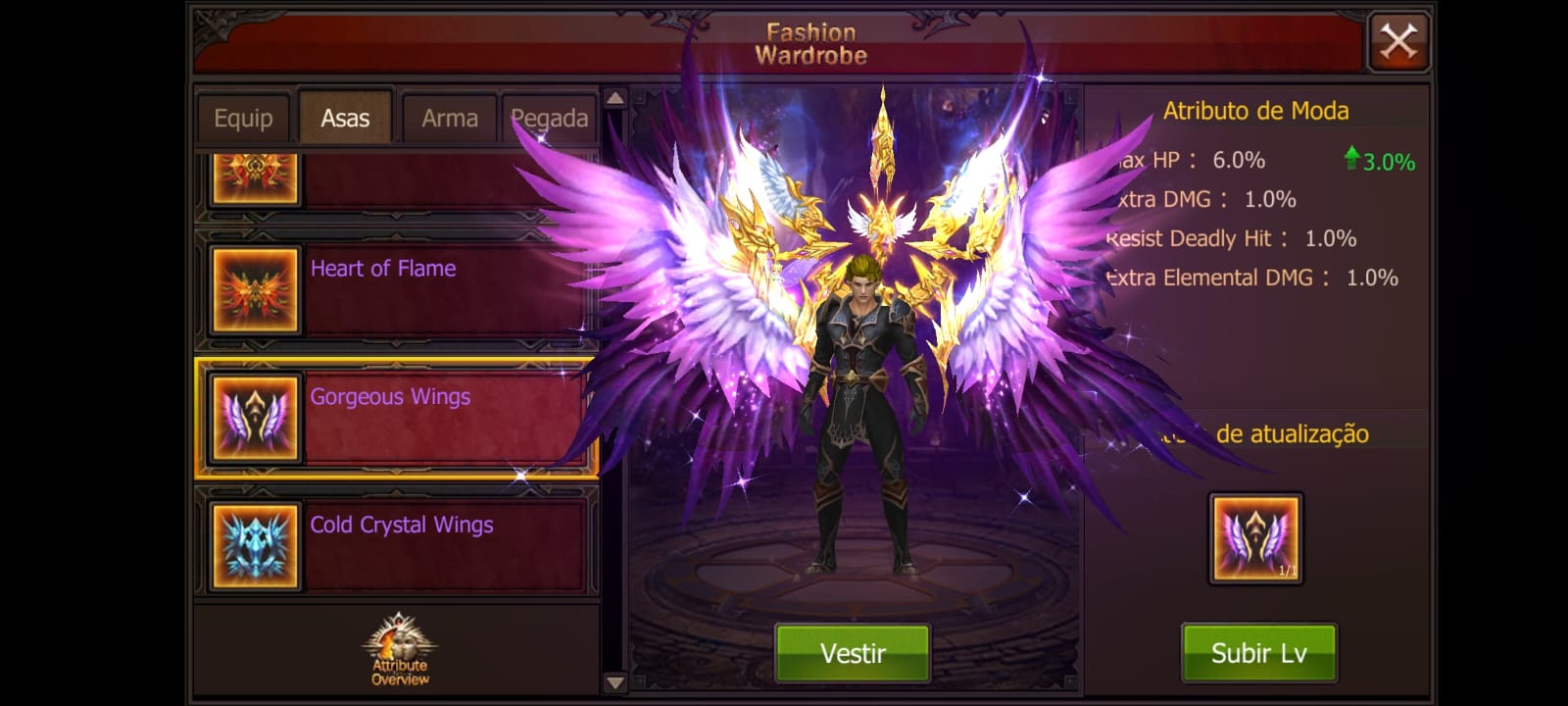Click the crossed hammers close icon
Screen dimensions: 1568x706
[1399, 40]
